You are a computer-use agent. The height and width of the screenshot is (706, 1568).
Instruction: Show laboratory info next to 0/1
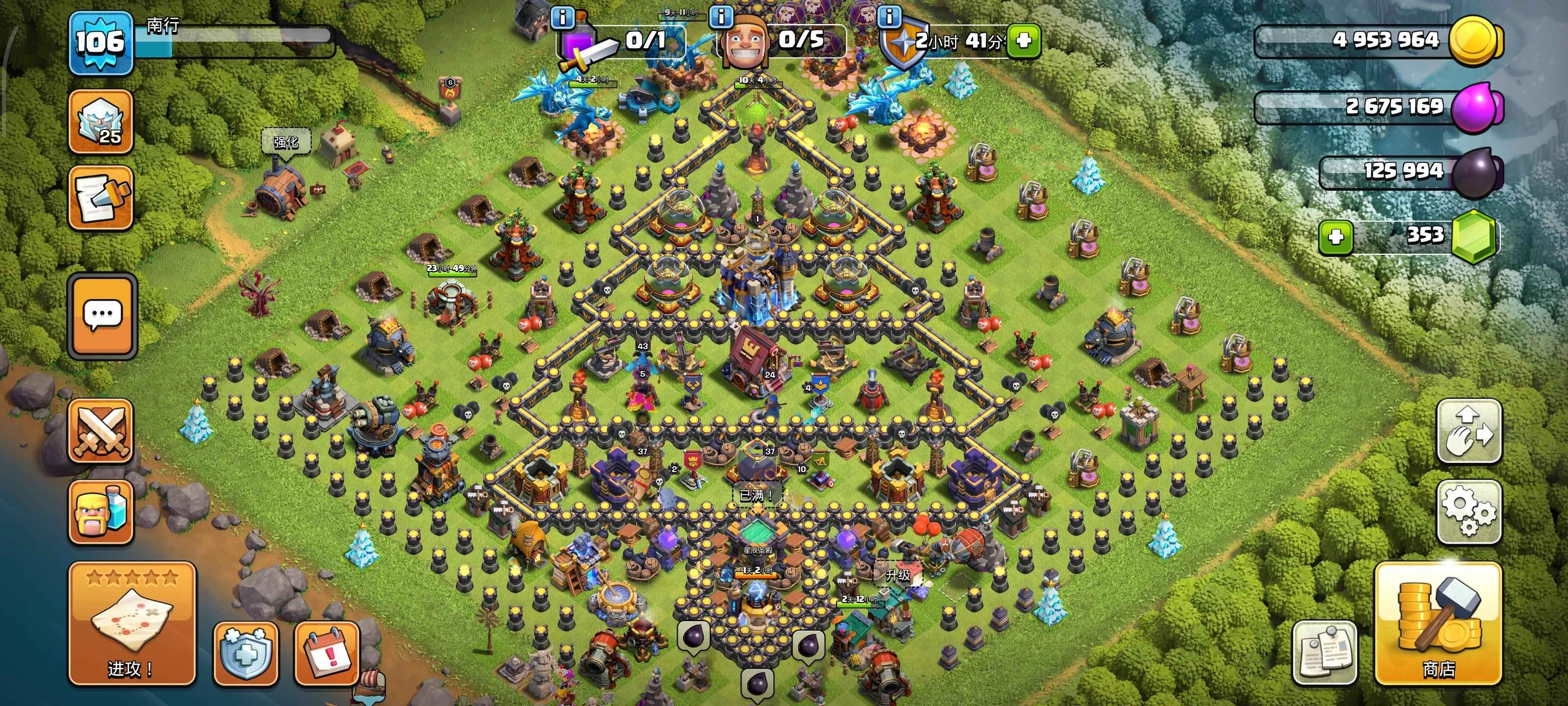pos(563,18)
